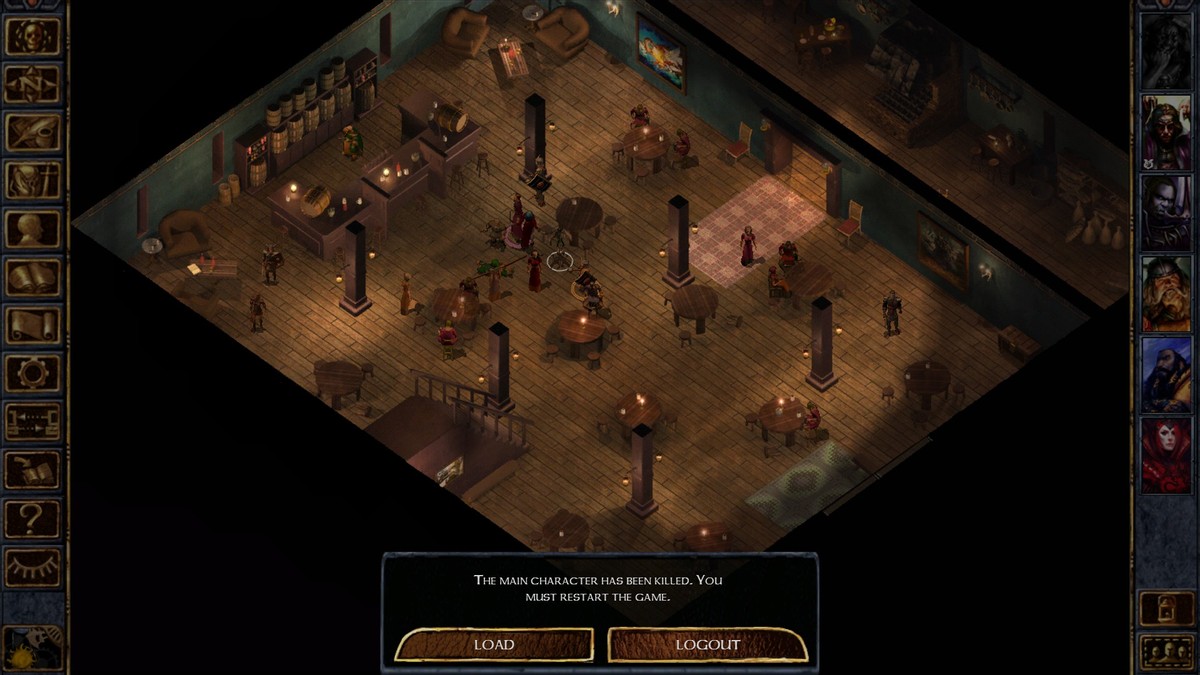This screenshot has width=1200, height=675.
Task: Select the red-haired woman portrait
Action: (1166, 455)
